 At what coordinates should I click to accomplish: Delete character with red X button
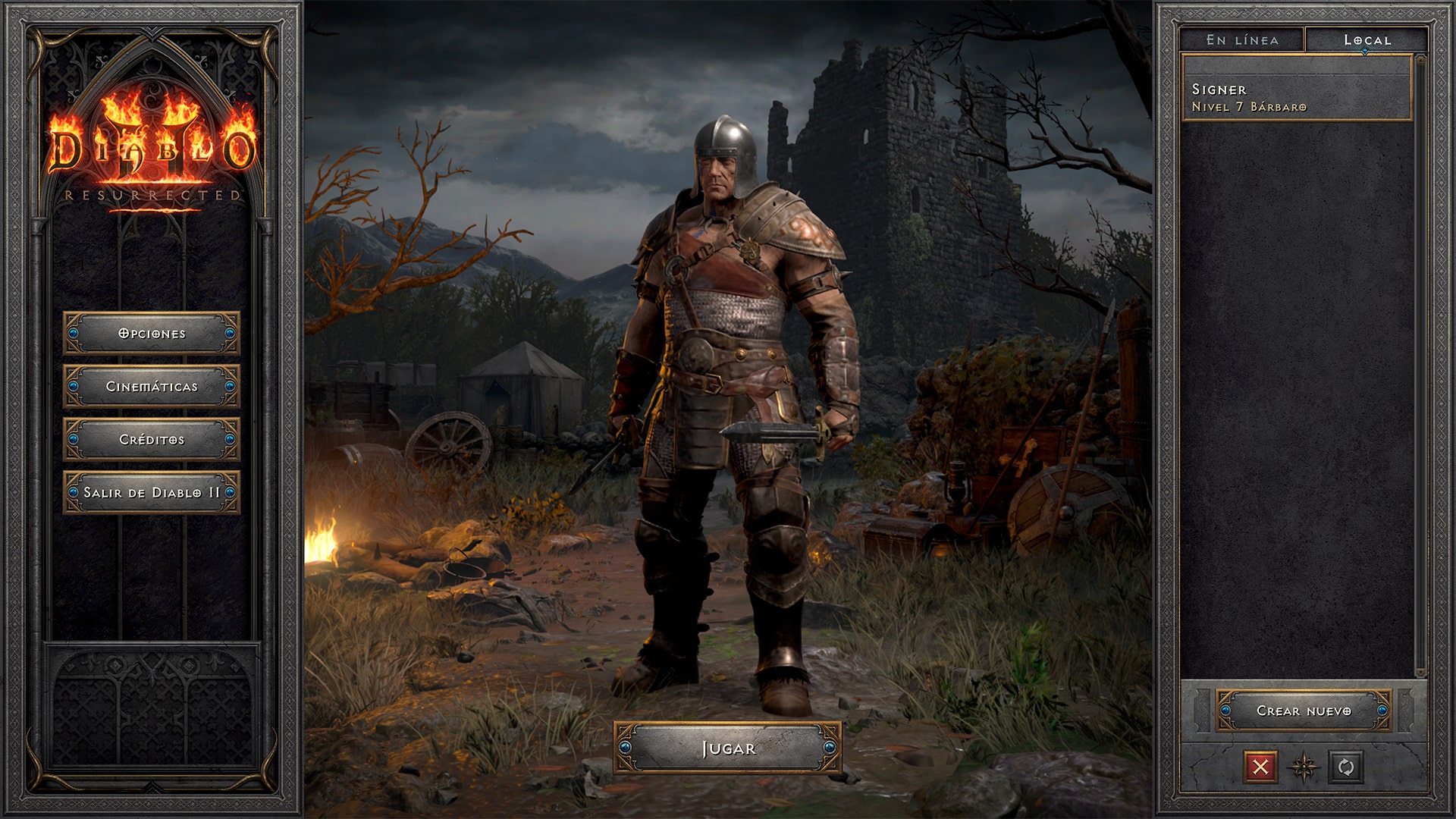(x=1260, y=767)
